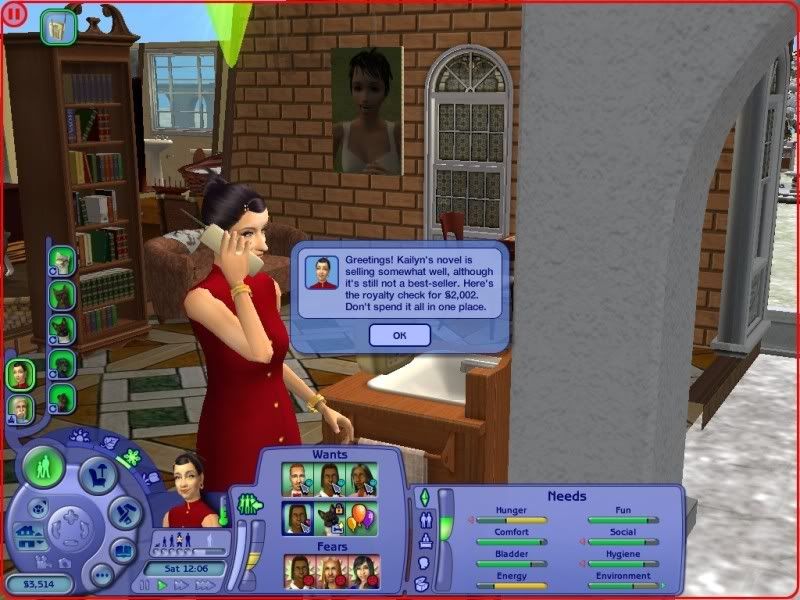Switch to the dark-haired woman Sim portrait
The image size is (800, 600).
coord(19,376)
